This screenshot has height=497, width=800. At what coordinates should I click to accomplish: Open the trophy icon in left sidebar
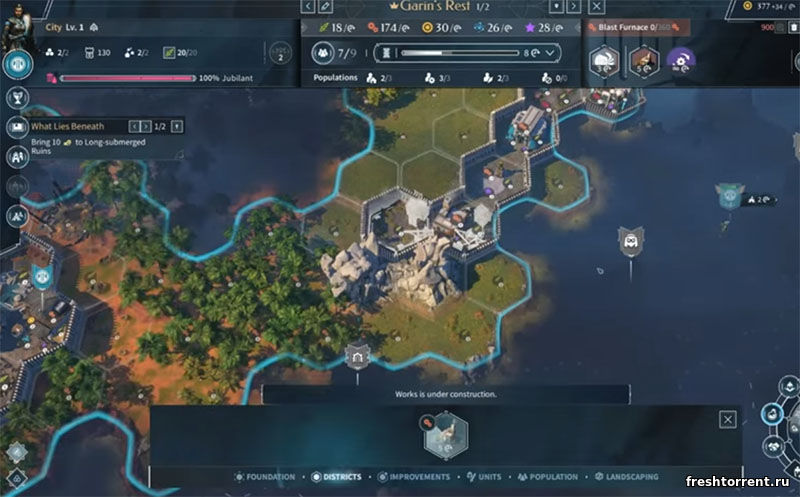17,98
